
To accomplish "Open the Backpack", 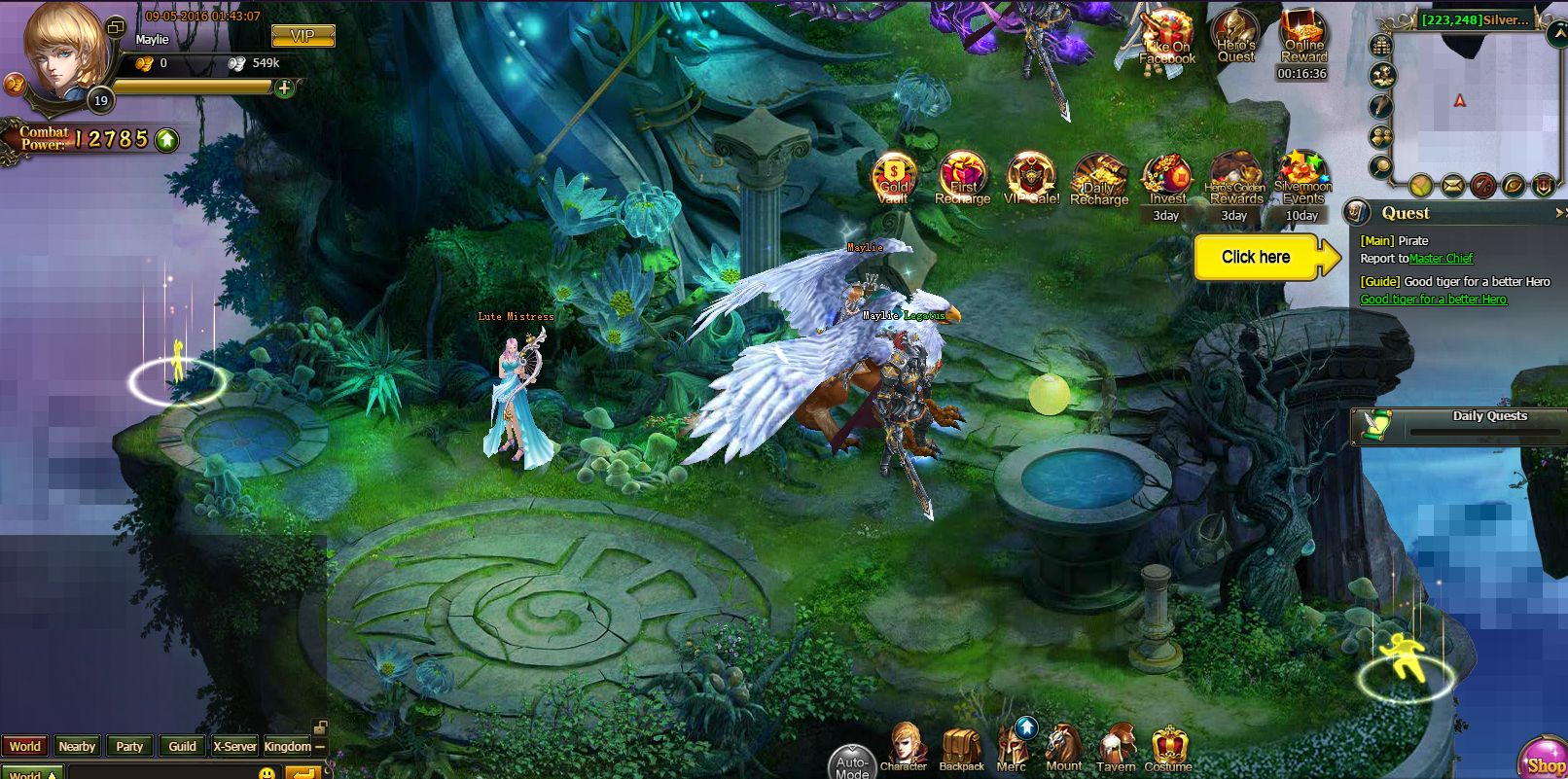I will pyautogui.click(x=962, y=747).
